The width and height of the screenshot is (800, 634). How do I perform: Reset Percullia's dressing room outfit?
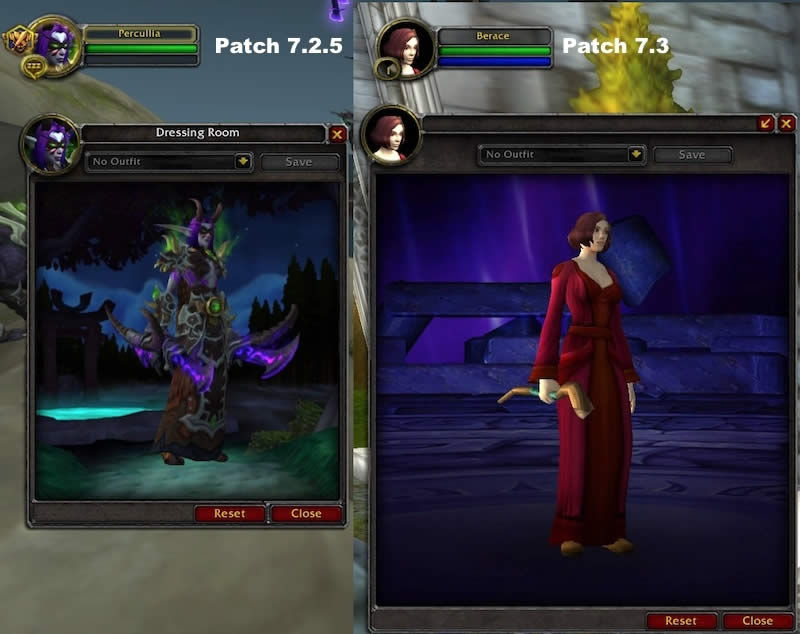(x=229, y=513)
